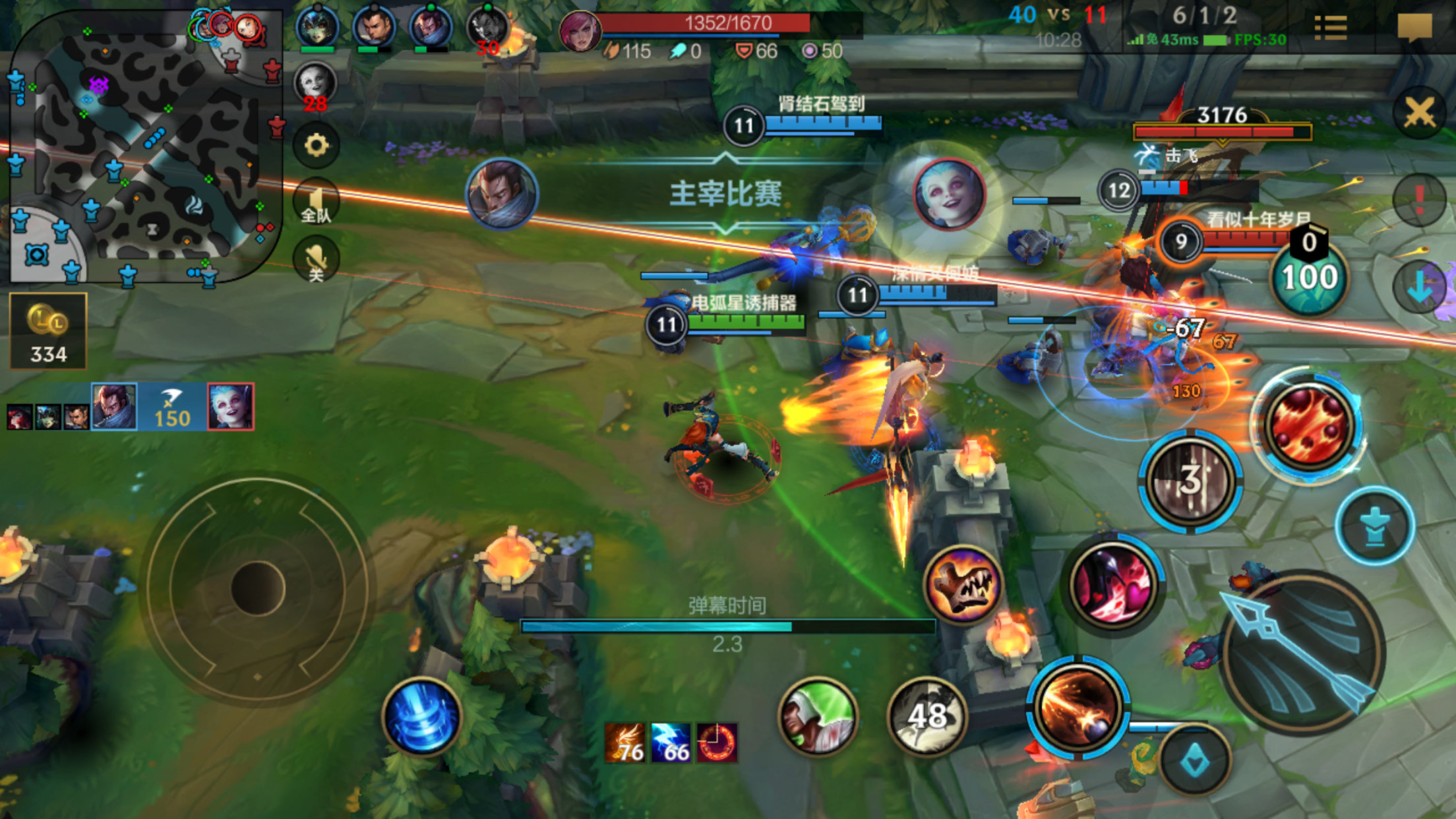Open settings with the gear icon
The width and height of the screenshot is (1456, 819).
tap(317, 145)
